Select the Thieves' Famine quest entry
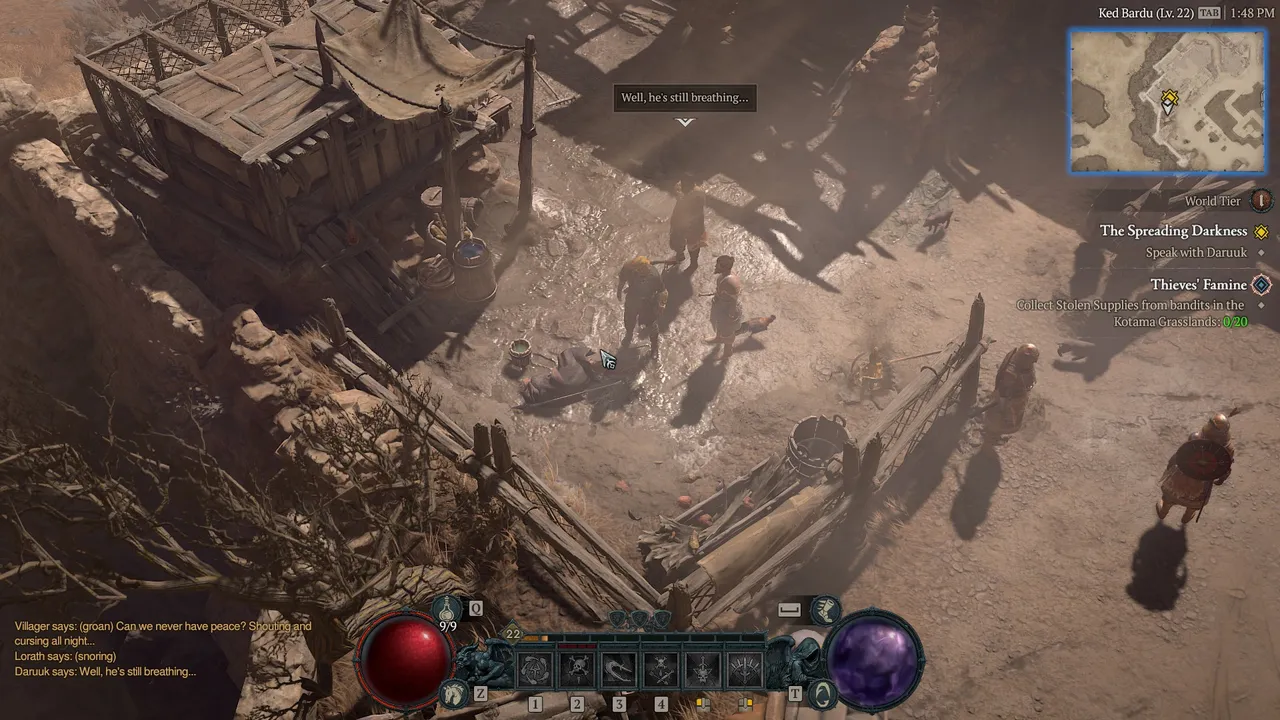1280x720 pixels. pos(1198,285)
